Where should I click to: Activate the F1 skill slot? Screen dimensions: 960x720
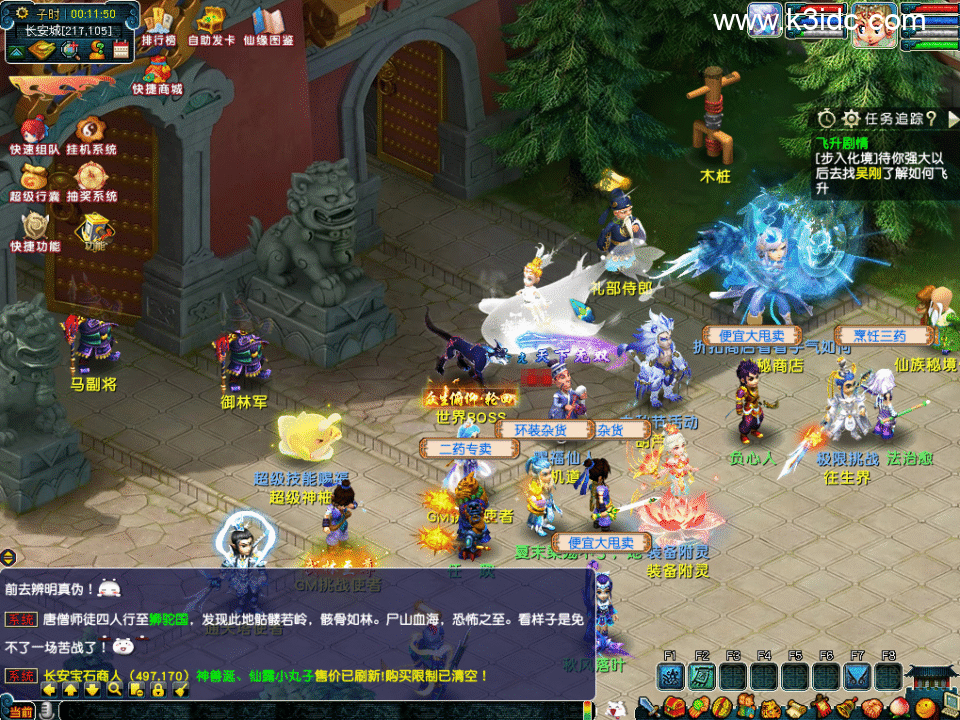coord(670,677)
